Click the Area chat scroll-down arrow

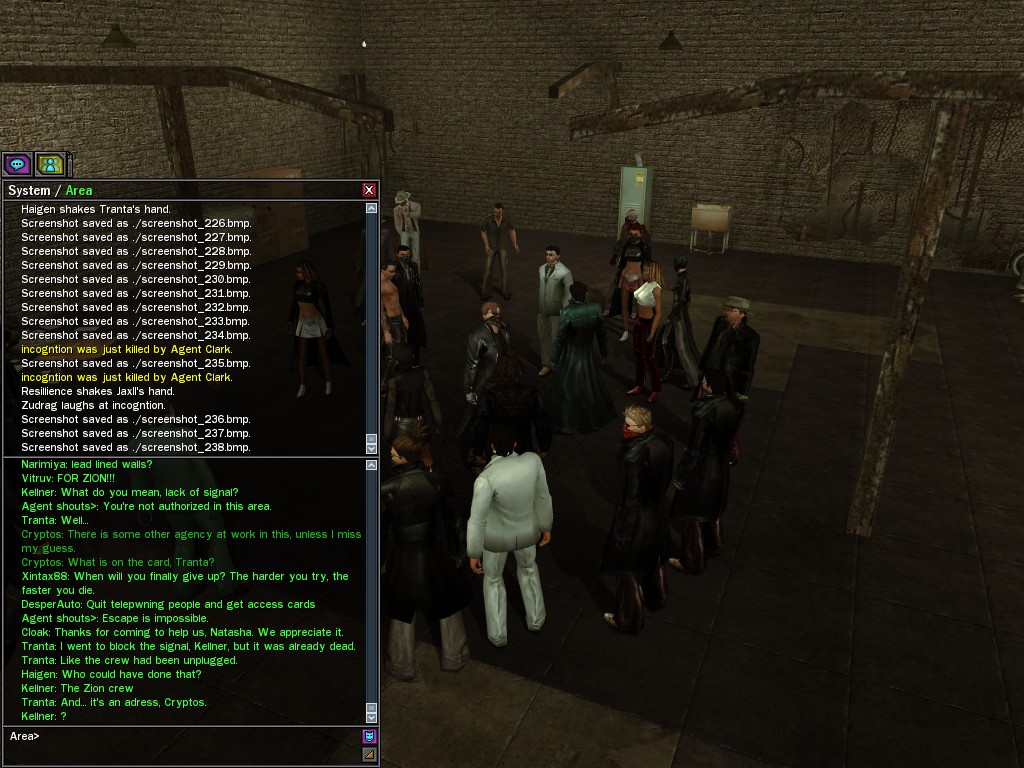372,717
